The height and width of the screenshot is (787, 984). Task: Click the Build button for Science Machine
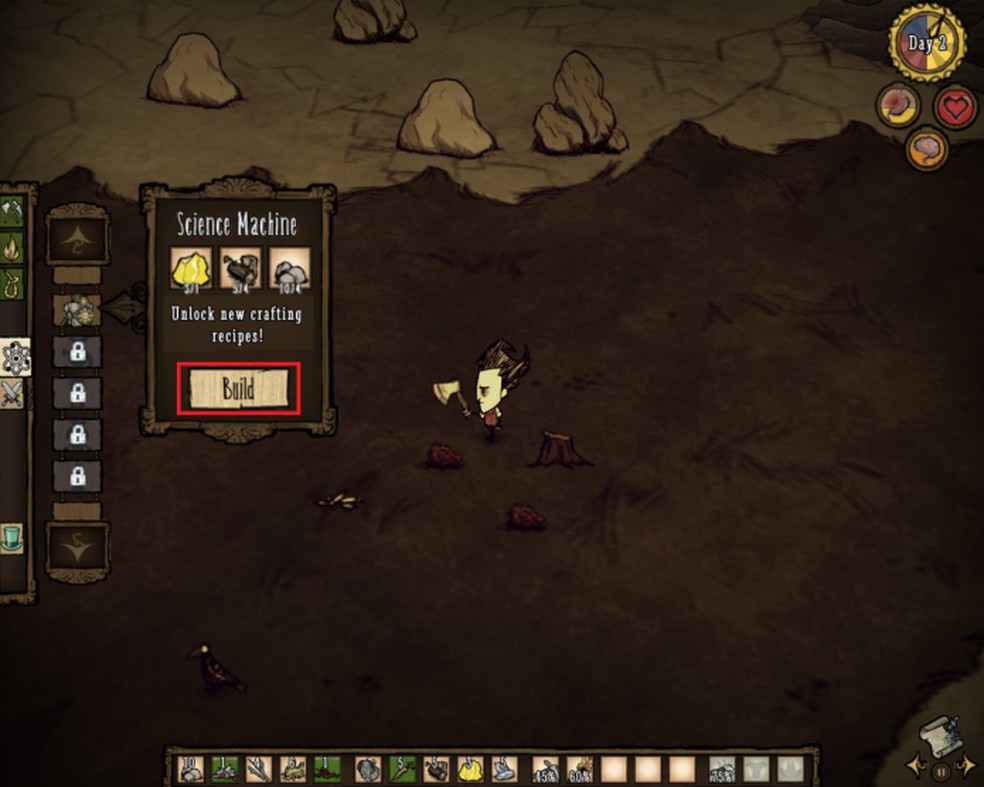[238, 389]
